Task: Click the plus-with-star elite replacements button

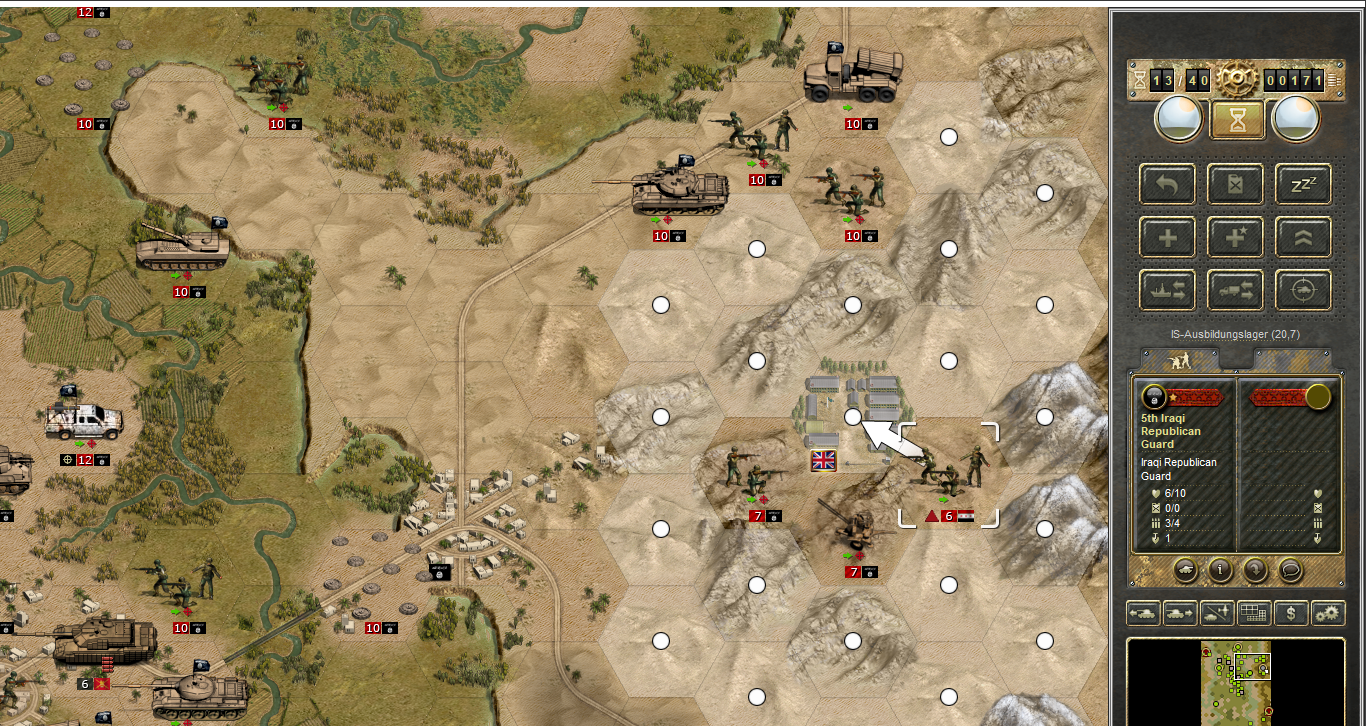Action: [x=1235, y=238]
